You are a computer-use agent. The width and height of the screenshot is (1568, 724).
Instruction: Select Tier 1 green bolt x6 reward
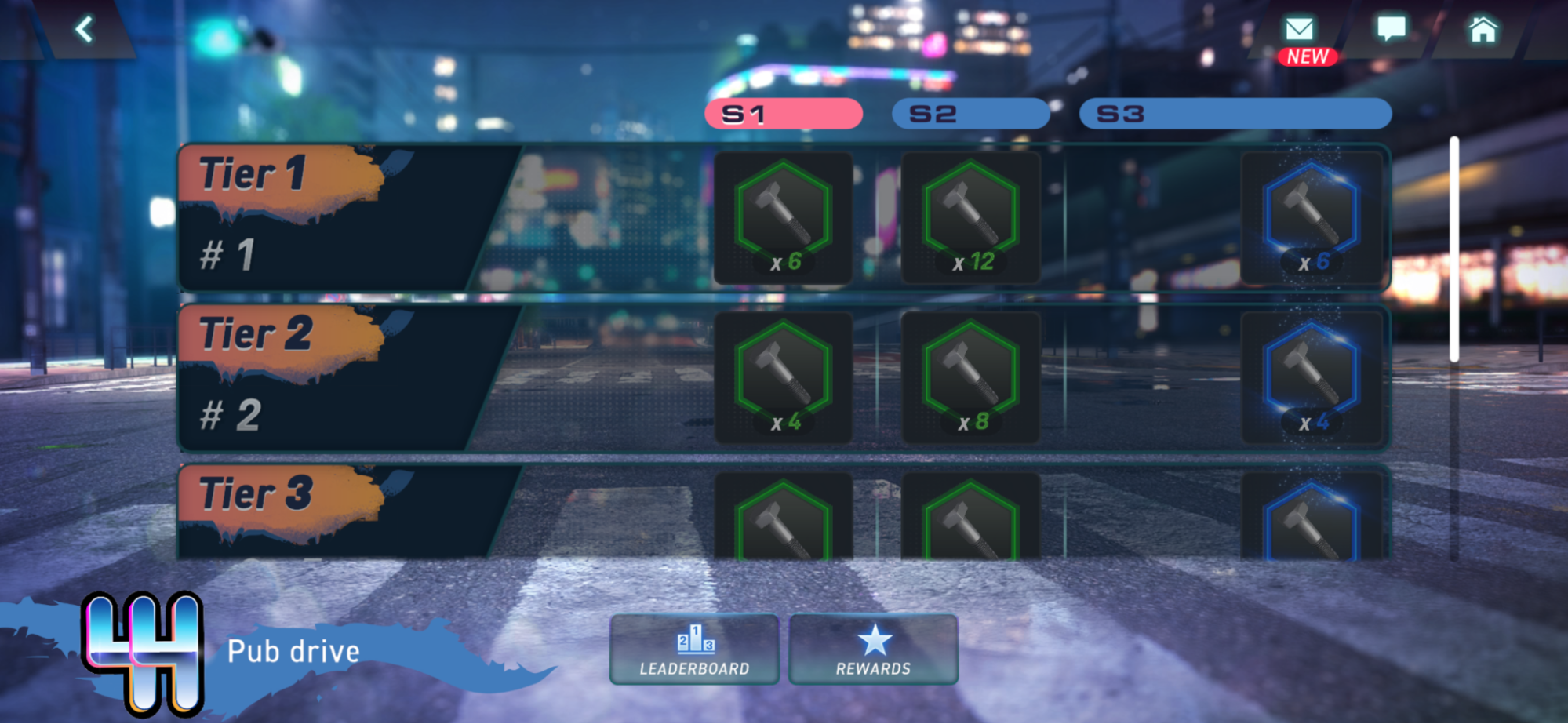(x=783, y=218)
